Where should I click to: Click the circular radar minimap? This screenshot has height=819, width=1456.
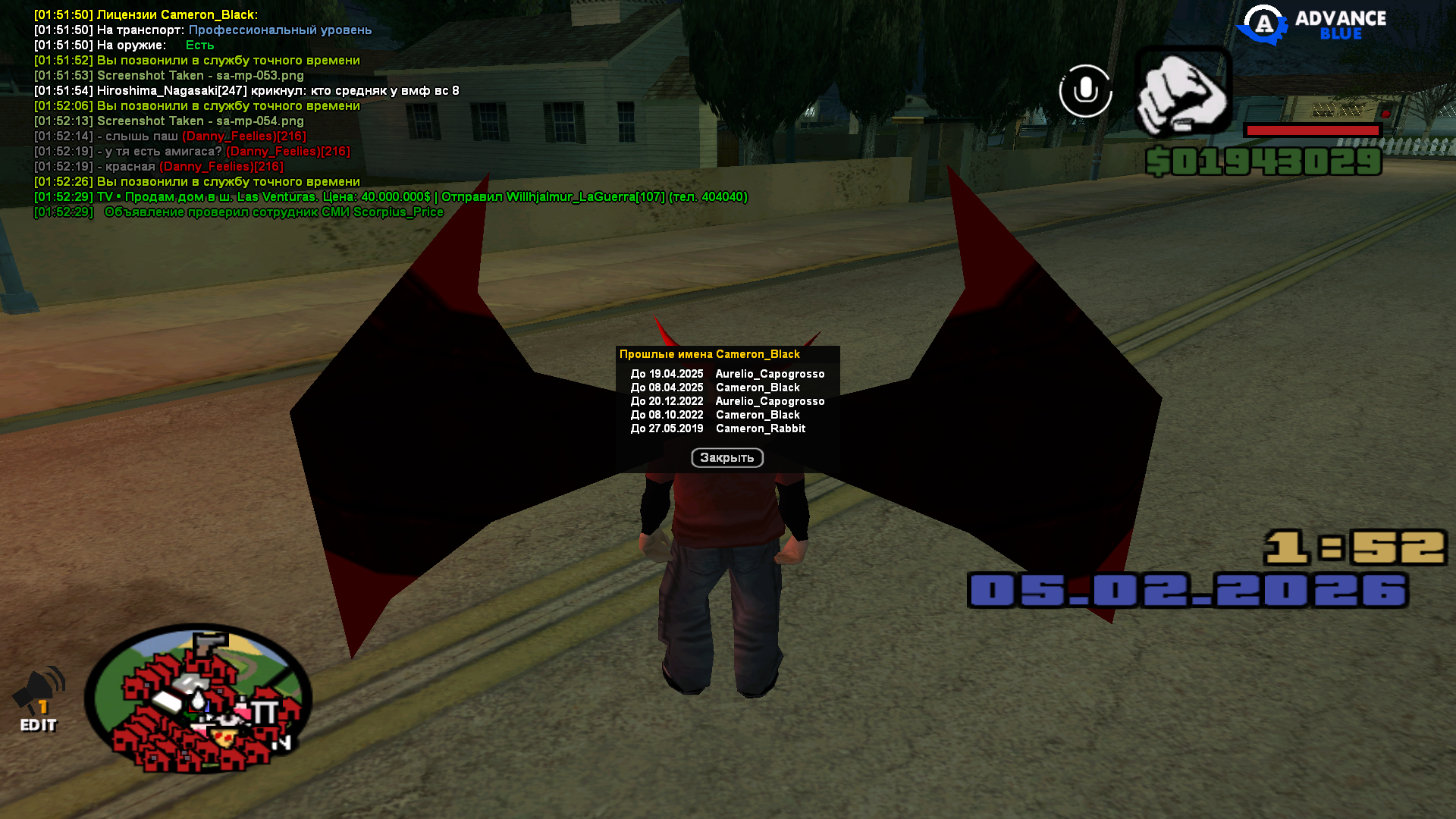[198, 698]
